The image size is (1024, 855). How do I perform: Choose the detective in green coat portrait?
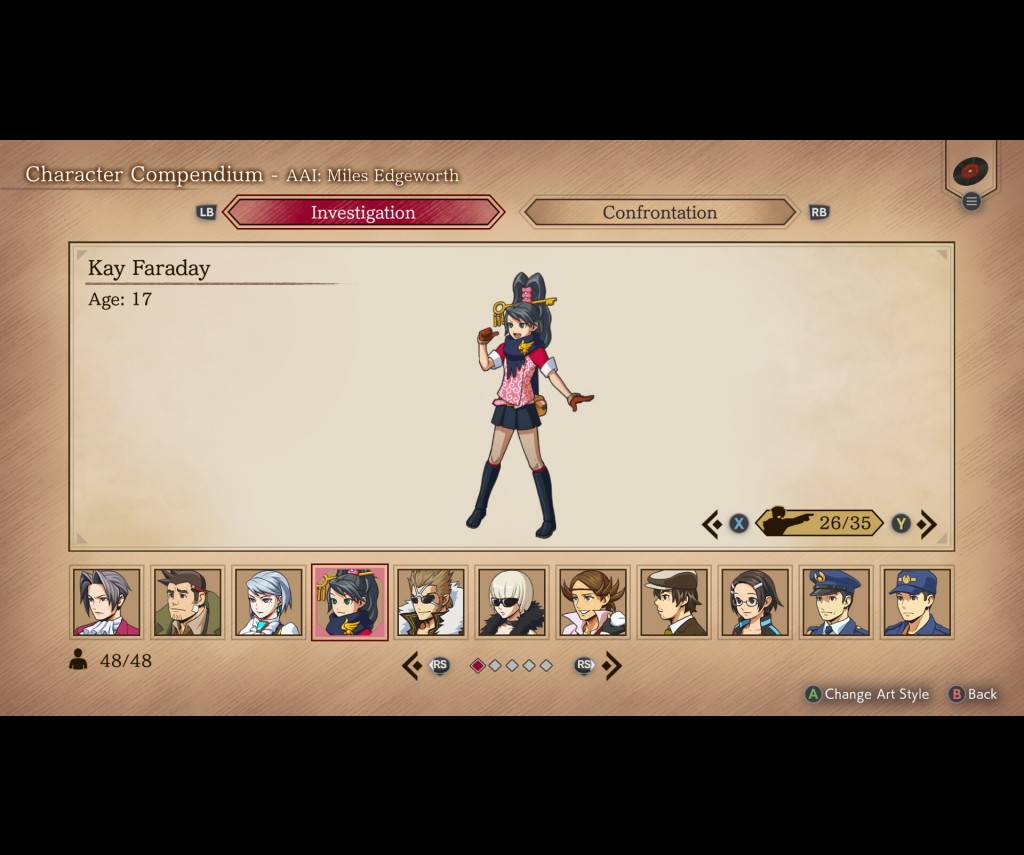point(188,602)
